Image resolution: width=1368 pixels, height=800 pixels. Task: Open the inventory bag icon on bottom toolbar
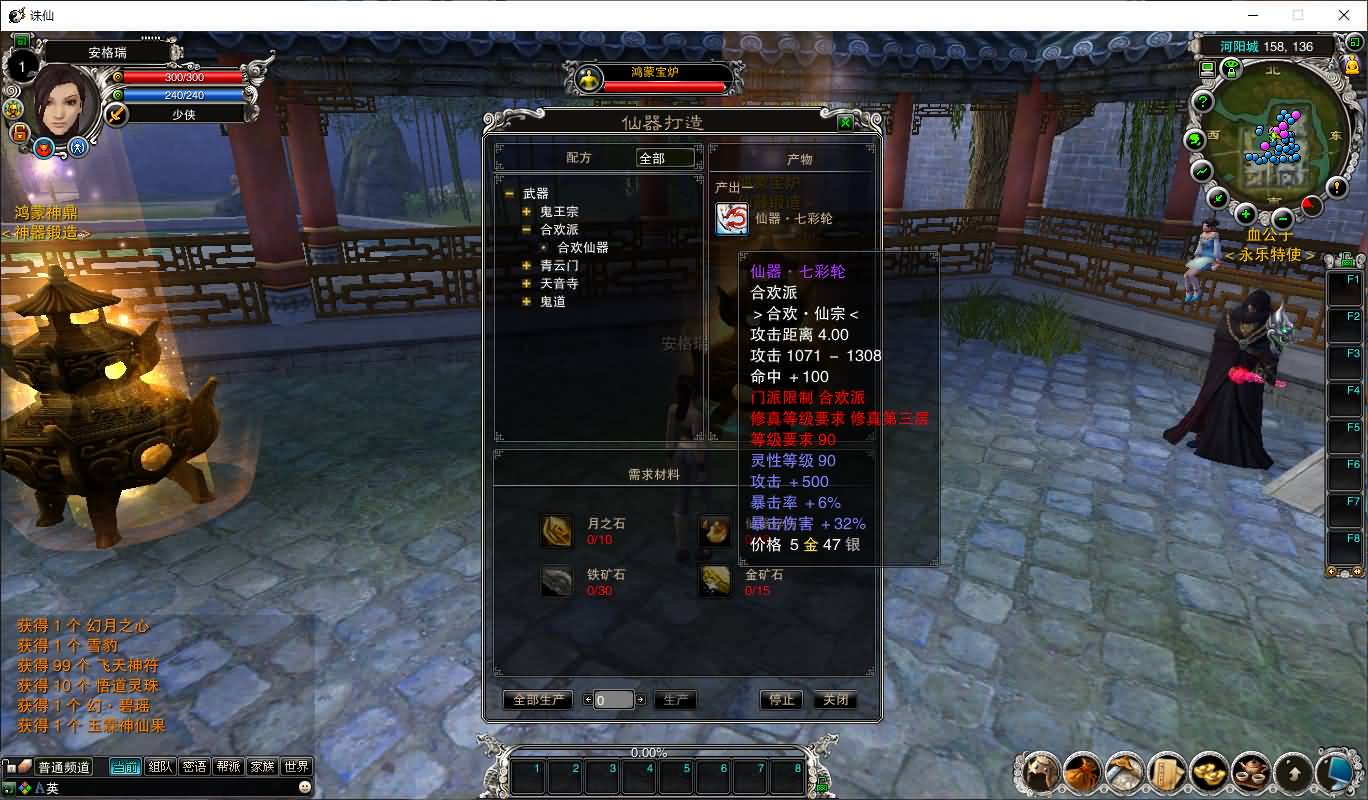click(x=1080, y=773)
